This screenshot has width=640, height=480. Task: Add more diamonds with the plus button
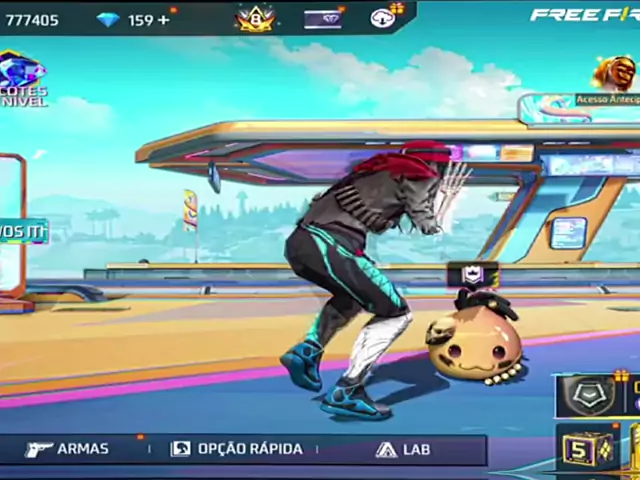coord(164,19)
